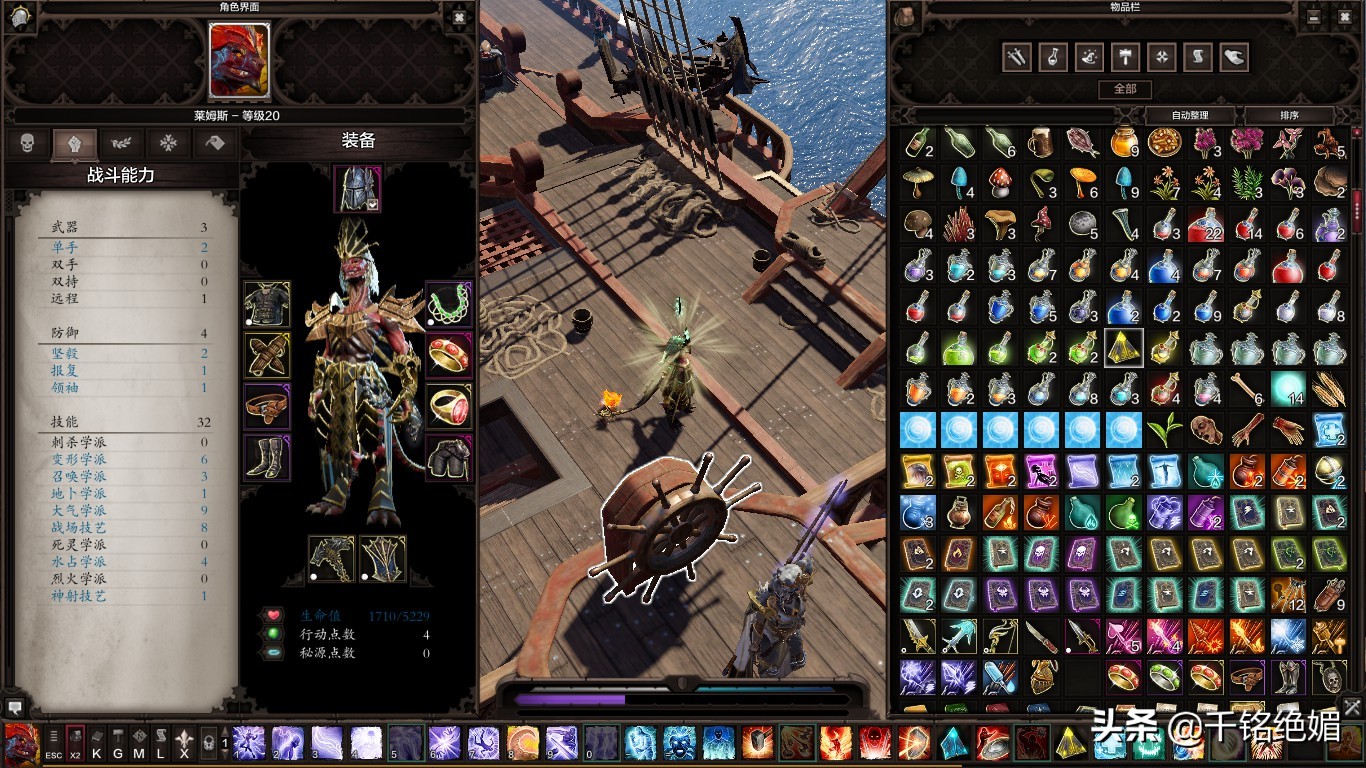Select the equipped boots slot
The width and height of the screenshot is (1366, 768).
(267, 457)
